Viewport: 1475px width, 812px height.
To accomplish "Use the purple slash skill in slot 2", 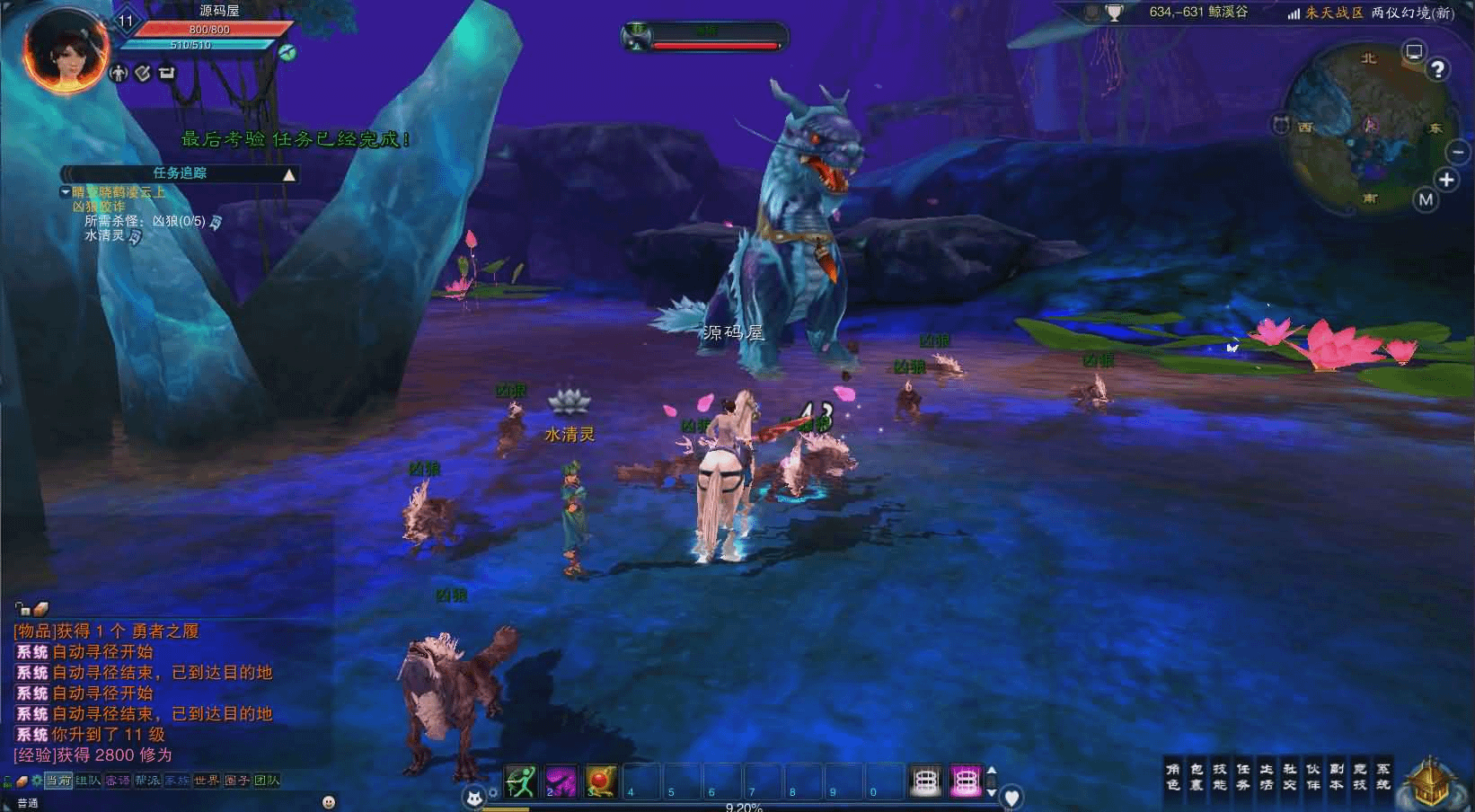I will click(x=561, y=780).
